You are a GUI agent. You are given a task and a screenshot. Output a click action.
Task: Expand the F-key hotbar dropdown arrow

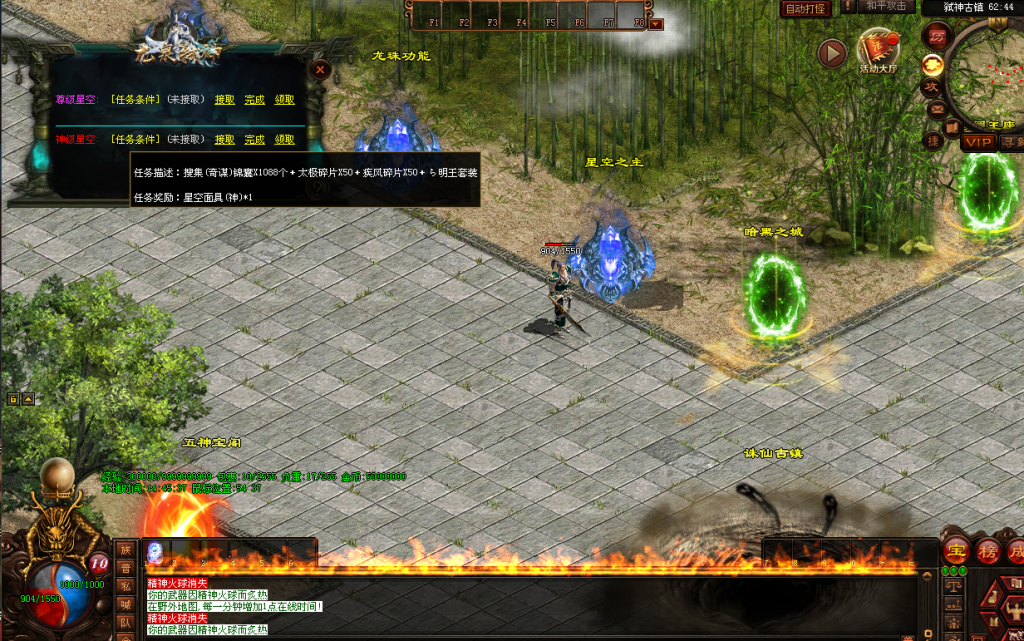[656, 23]
